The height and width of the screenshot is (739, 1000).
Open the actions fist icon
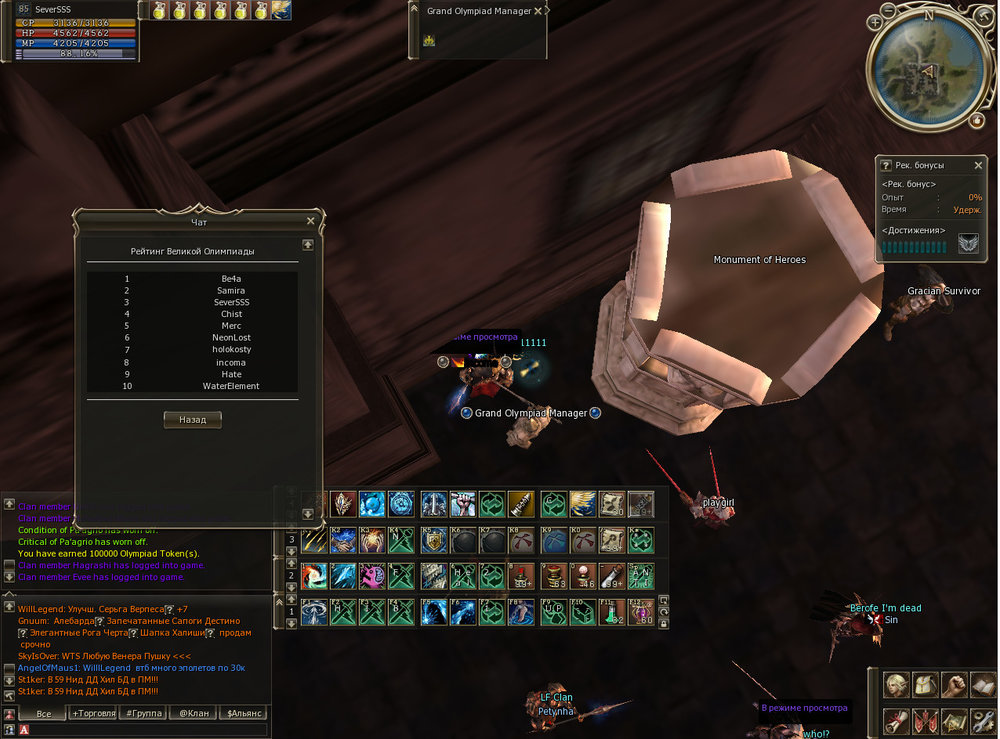[956, 685]
